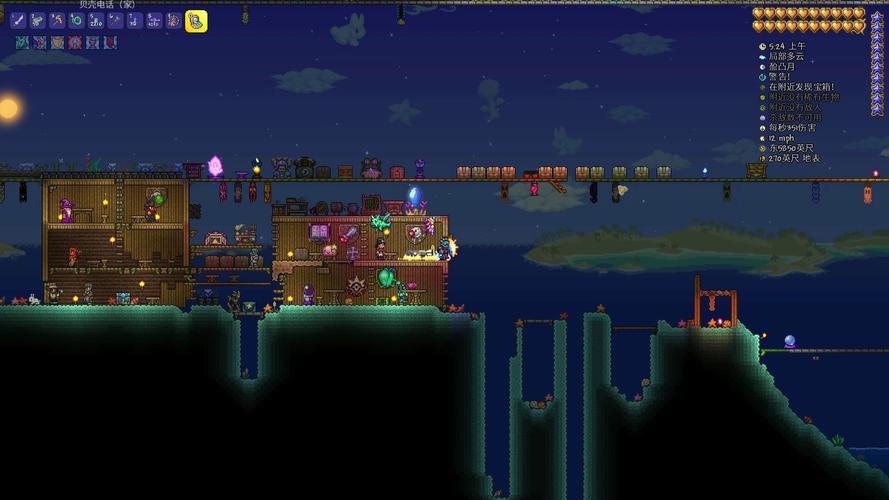Select the sword in hotbar slot 1
889x500 pixels.
18,20
